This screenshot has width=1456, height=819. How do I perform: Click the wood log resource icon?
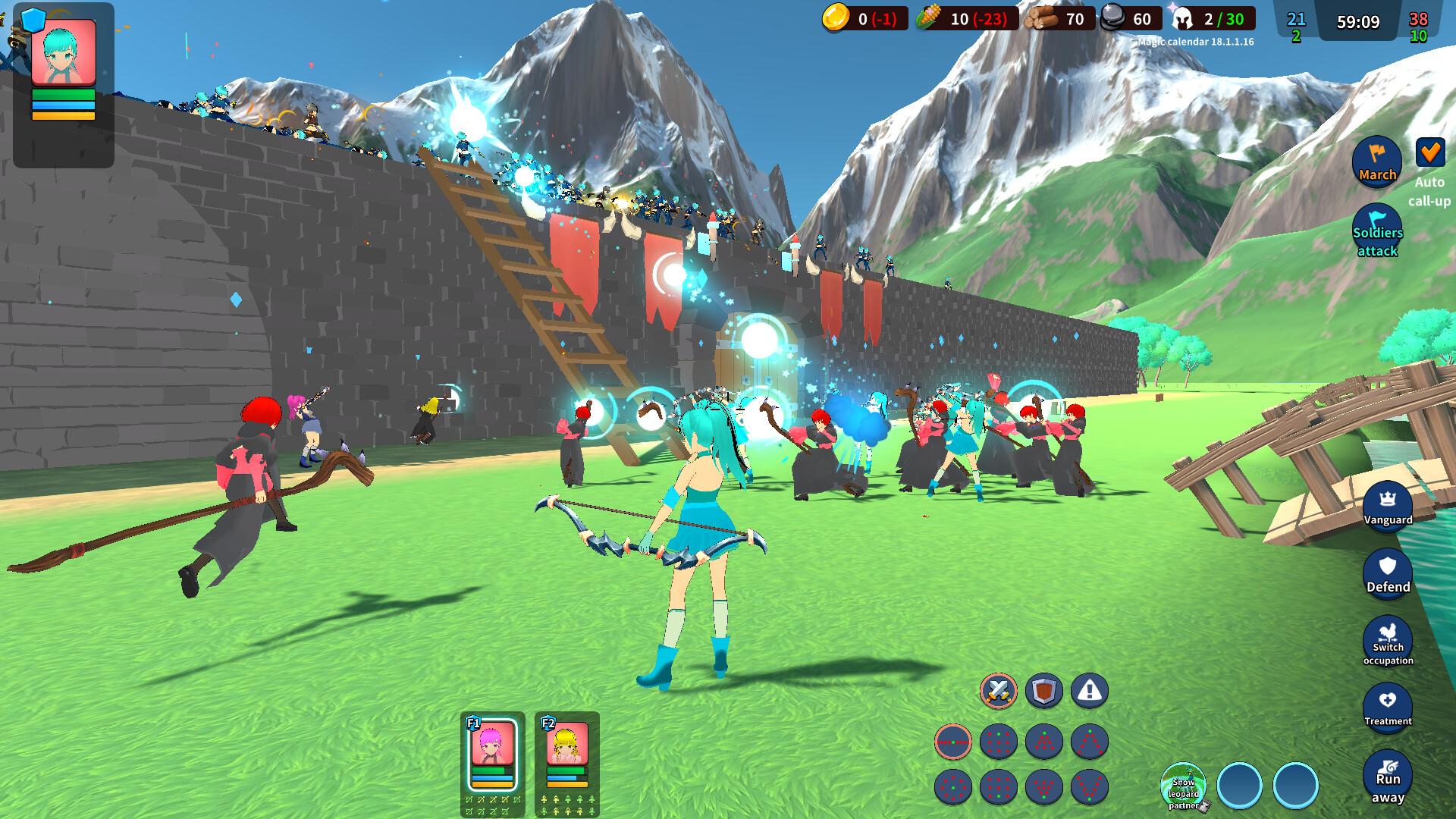[x=1039, y=19]
